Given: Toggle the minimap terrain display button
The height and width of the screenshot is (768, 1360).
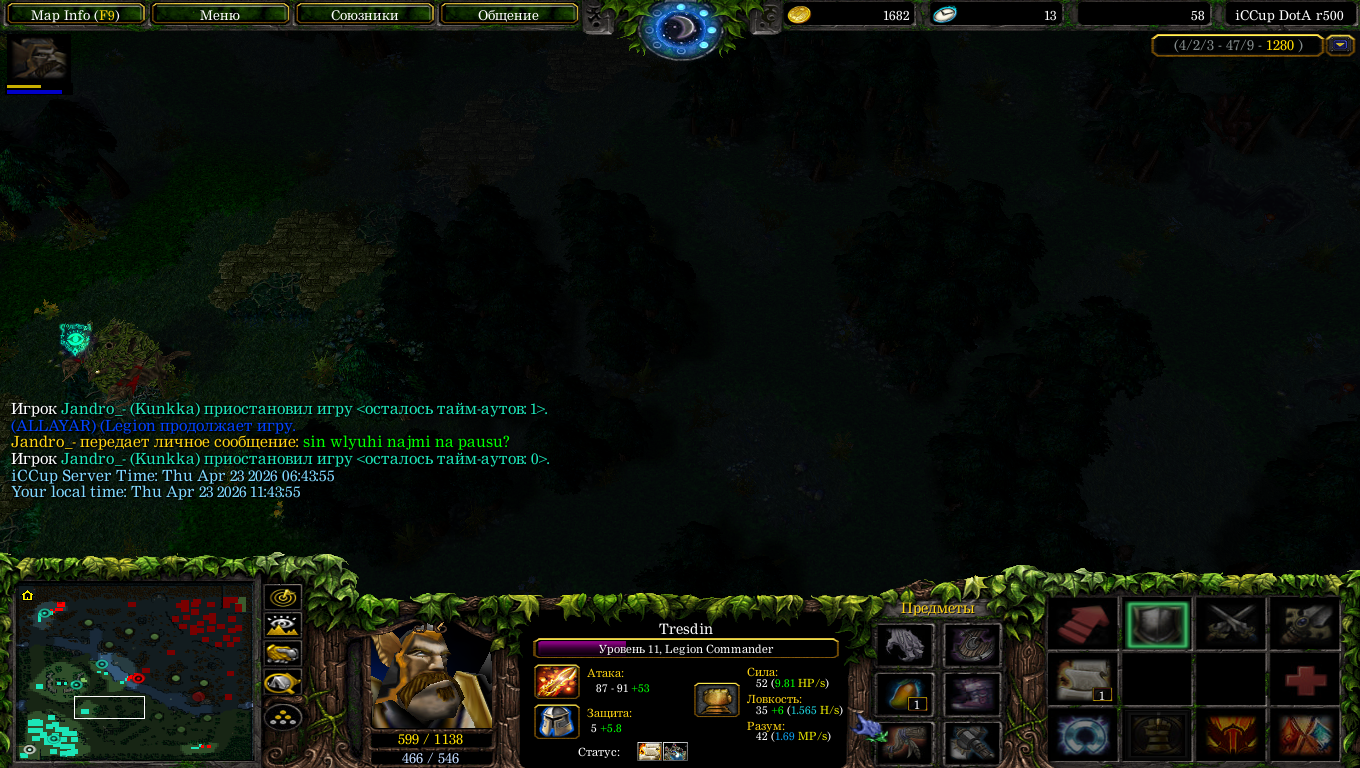Looking at the screenshot, I should (x=283, y=626).
